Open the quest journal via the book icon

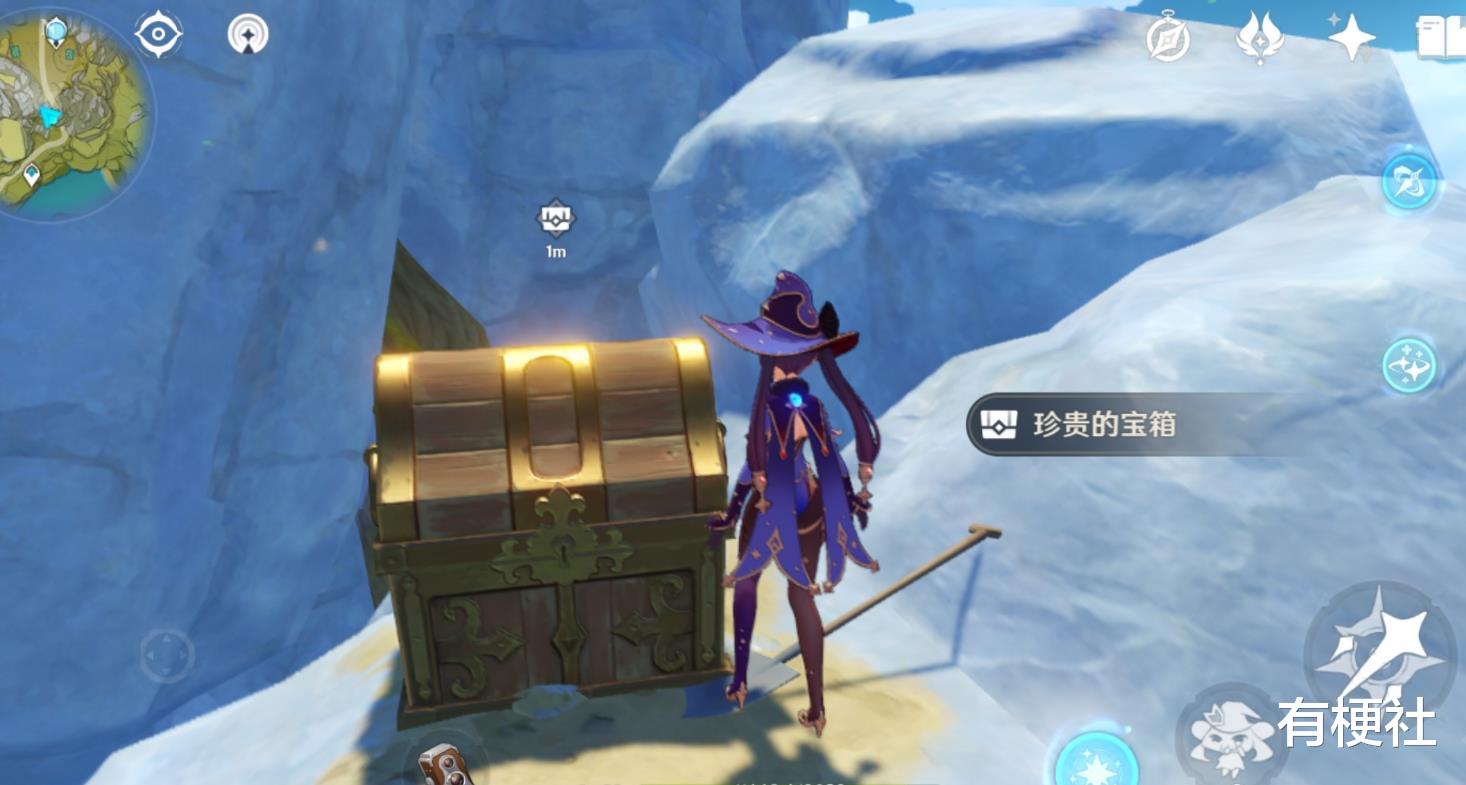tap(1444, 37)
